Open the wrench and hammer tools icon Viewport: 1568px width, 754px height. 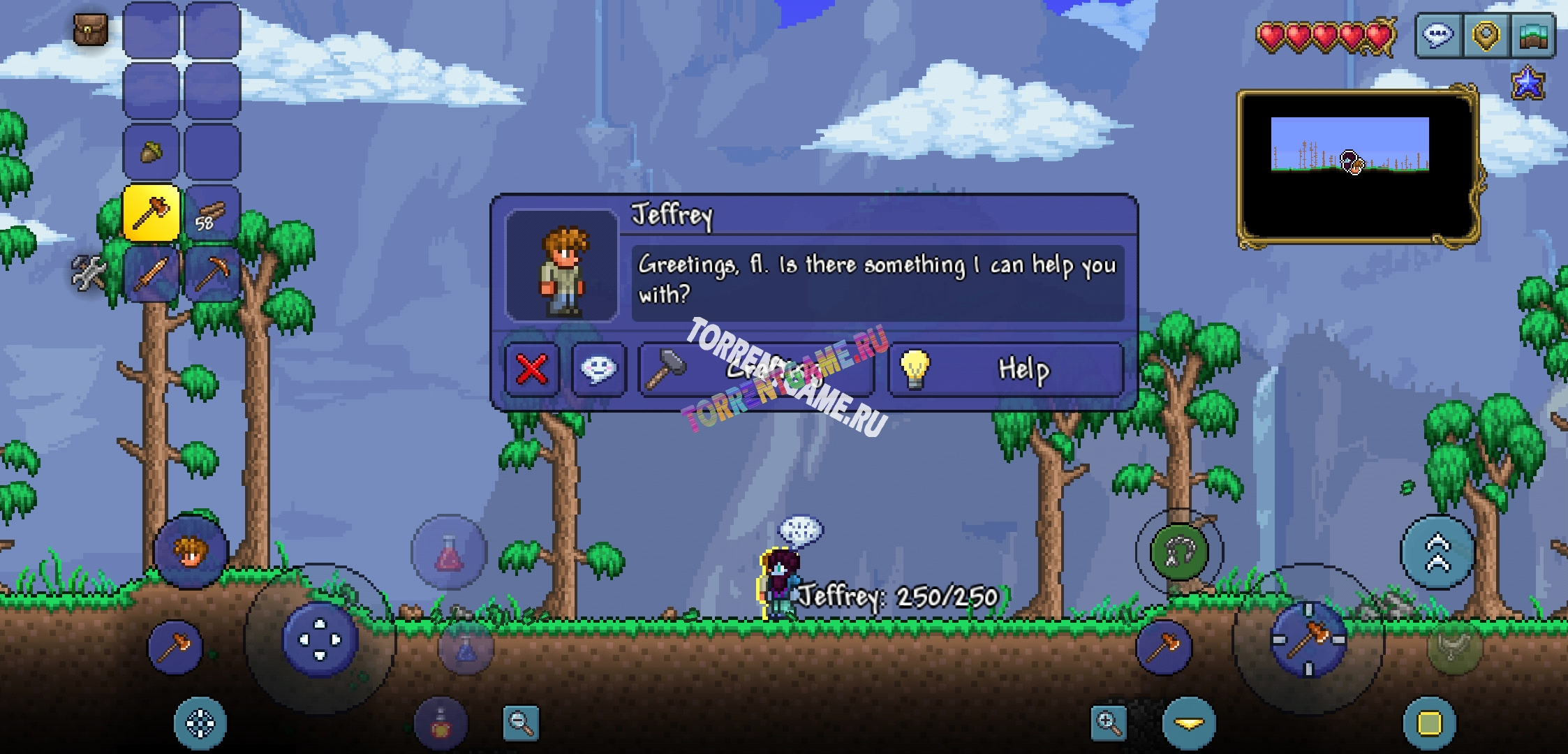pos(89,272)
